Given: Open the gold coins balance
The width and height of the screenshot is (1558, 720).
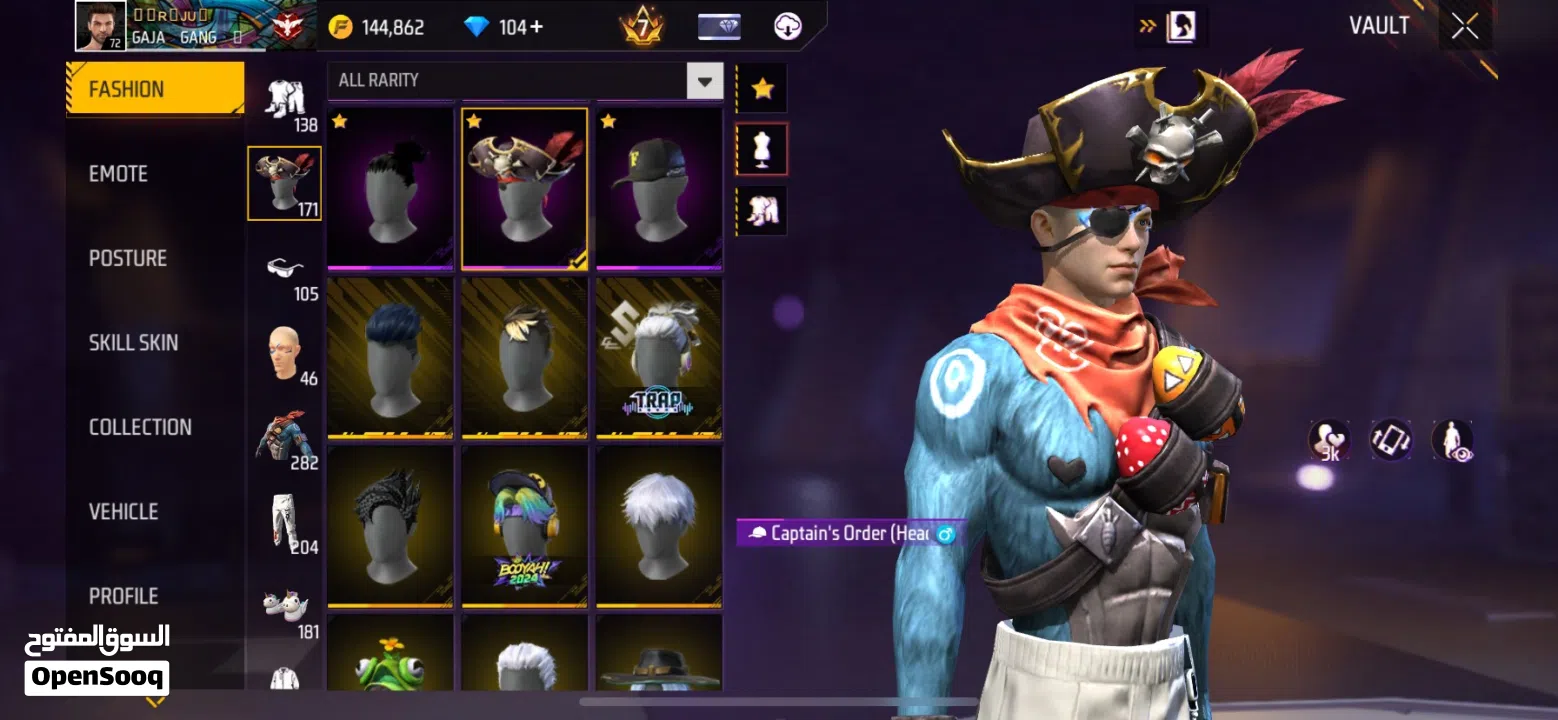Looking at the screenshot, I should pyautogui.click(x=378, y=27).
